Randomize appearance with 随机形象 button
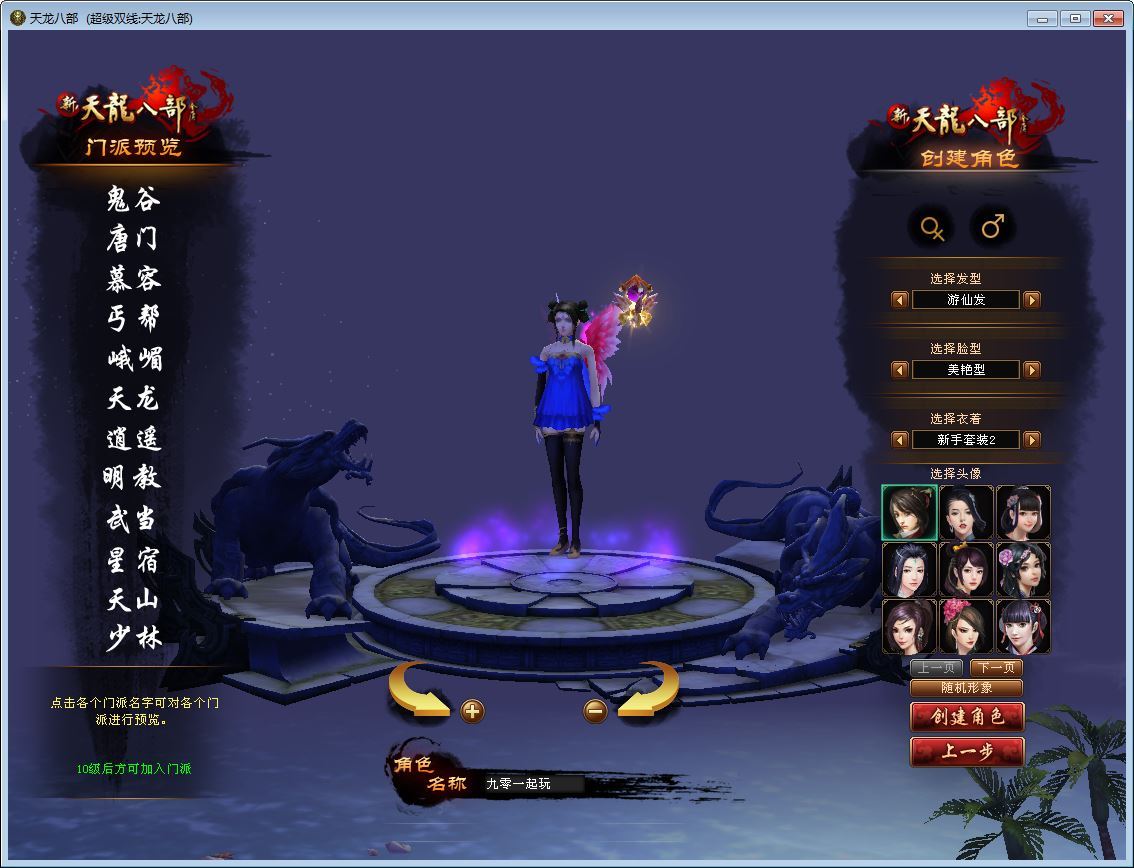This screenshot has width=1134, height=868. pyautogui.click(x=966, y=688)
